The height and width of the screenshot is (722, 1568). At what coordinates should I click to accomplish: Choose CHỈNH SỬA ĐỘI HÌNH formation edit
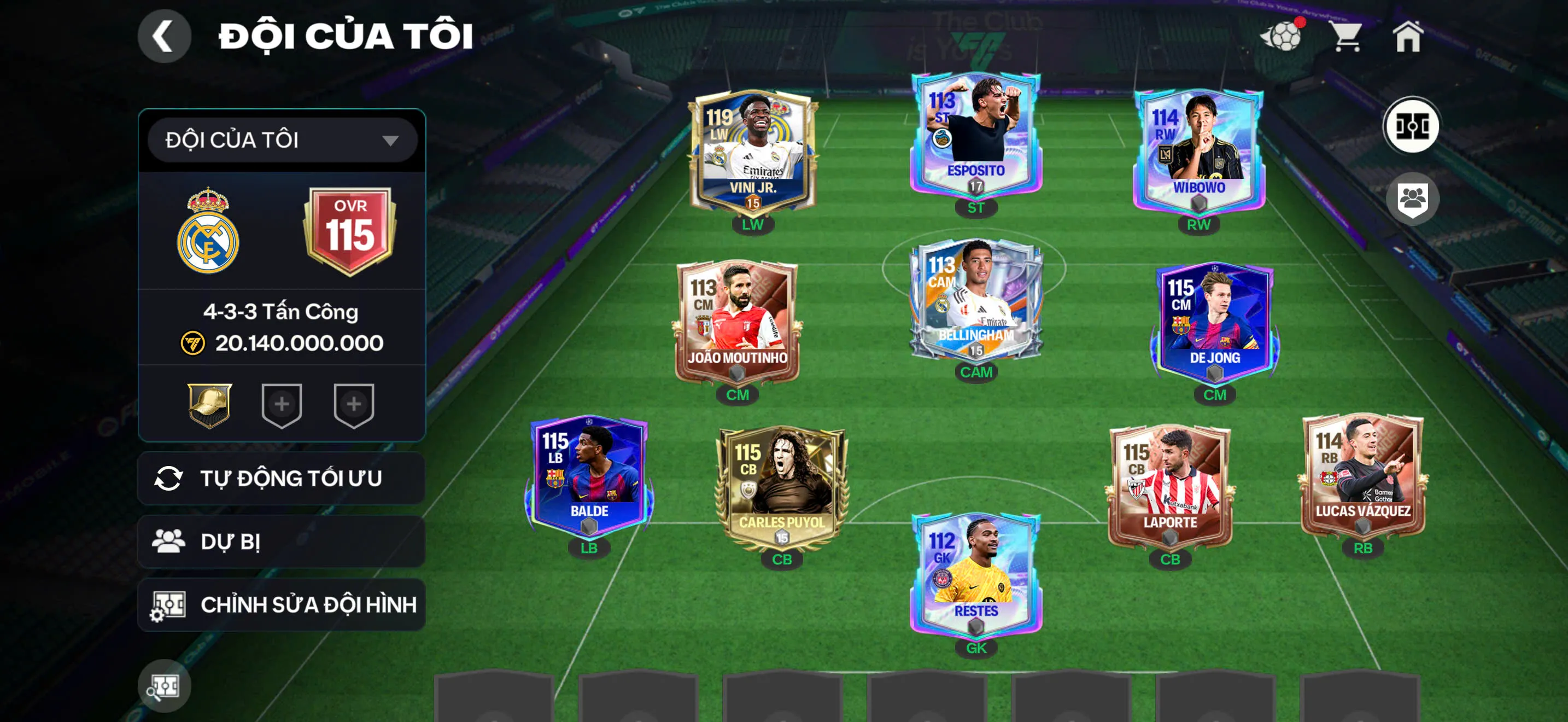pyautogui.click(x=282, y=605)
